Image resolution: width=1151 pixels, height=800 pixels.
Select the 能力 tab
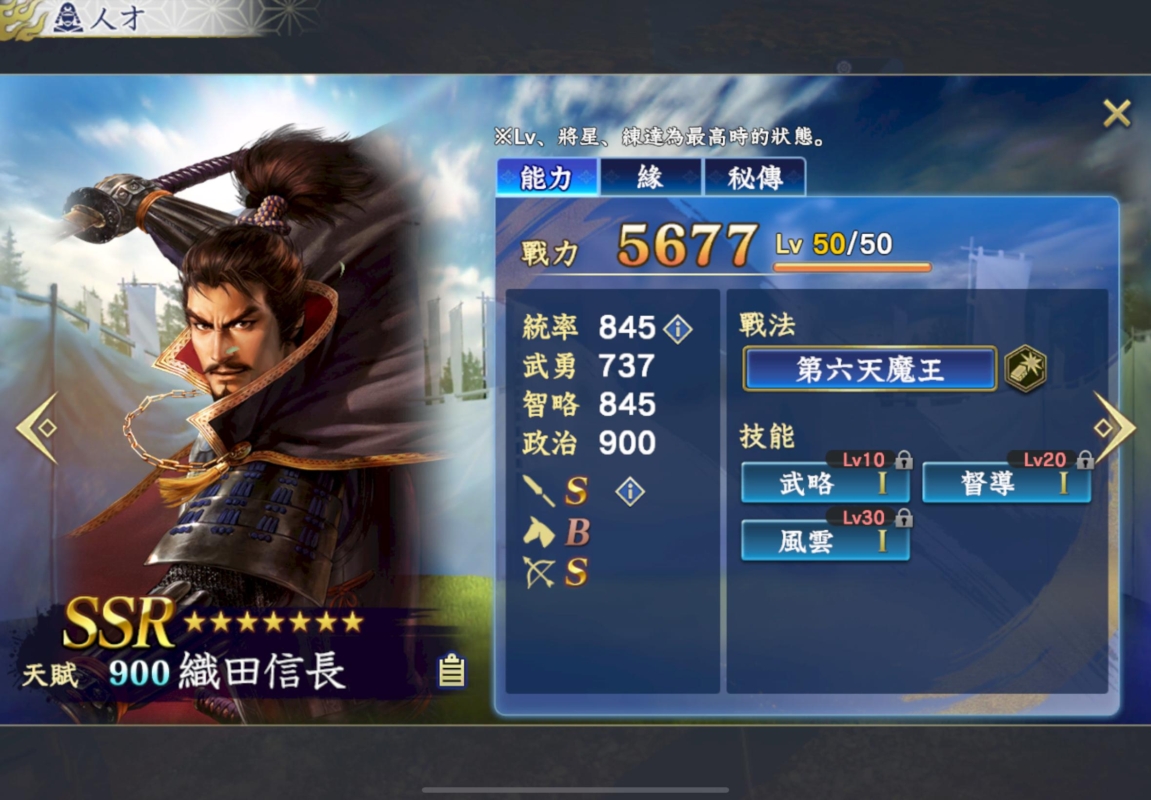(x=546, y=178)
